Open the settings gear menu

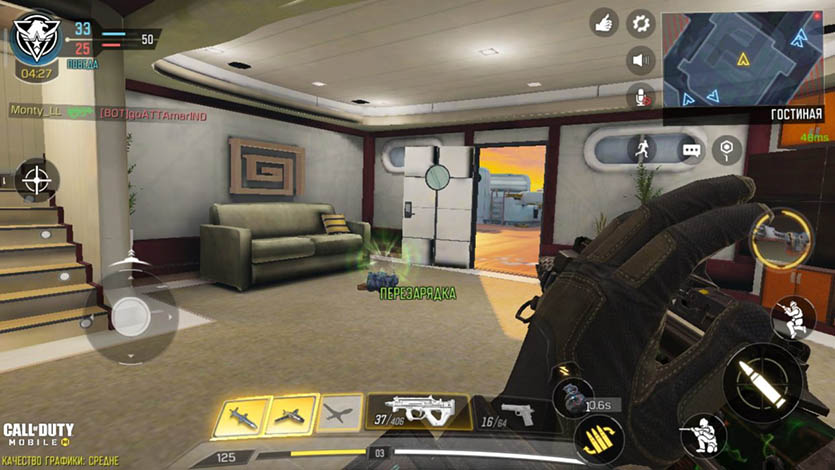pos(641,22)
